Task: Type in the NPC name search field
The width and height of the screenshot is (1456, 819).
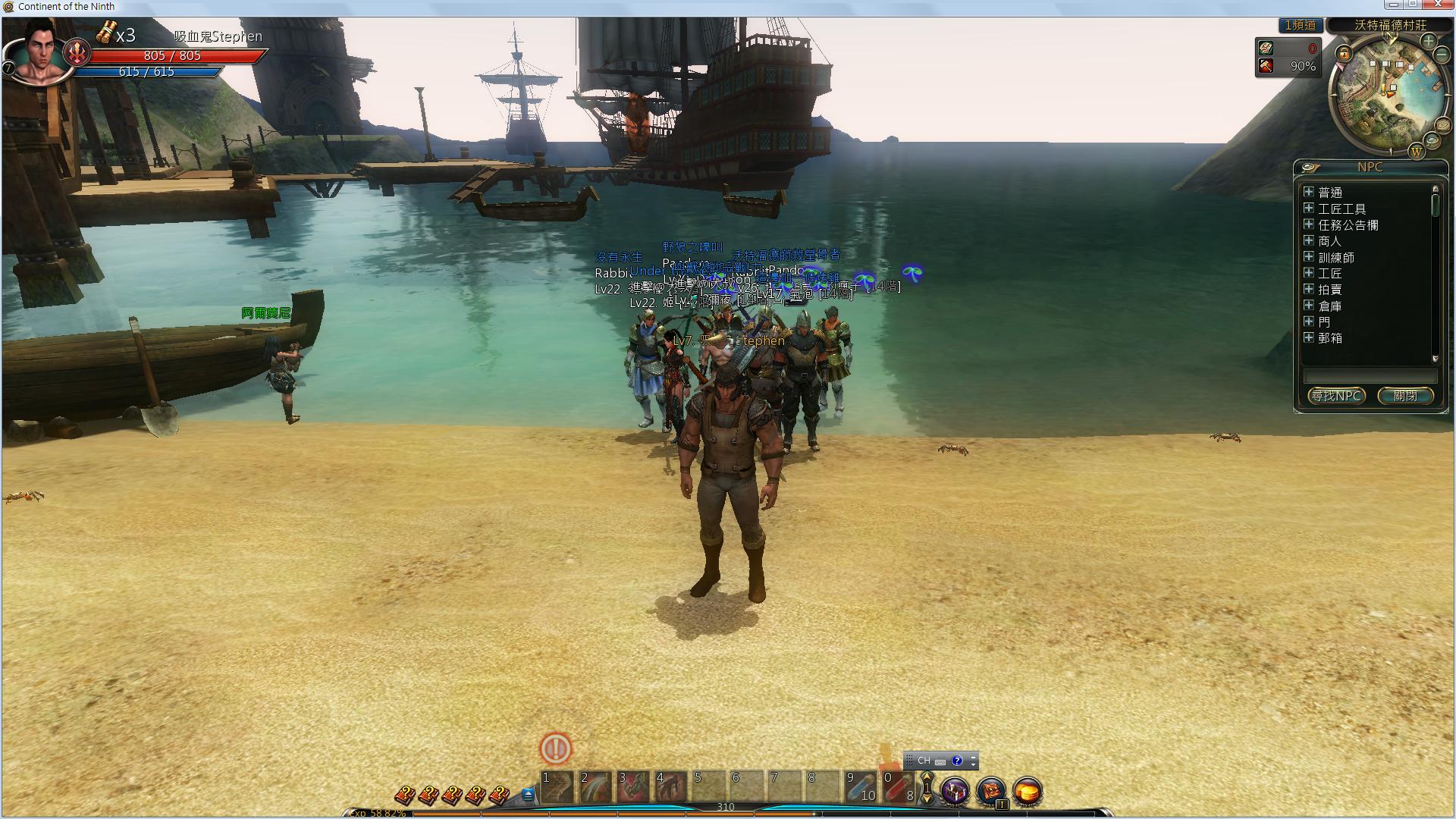Action: tap(1370, 376)
